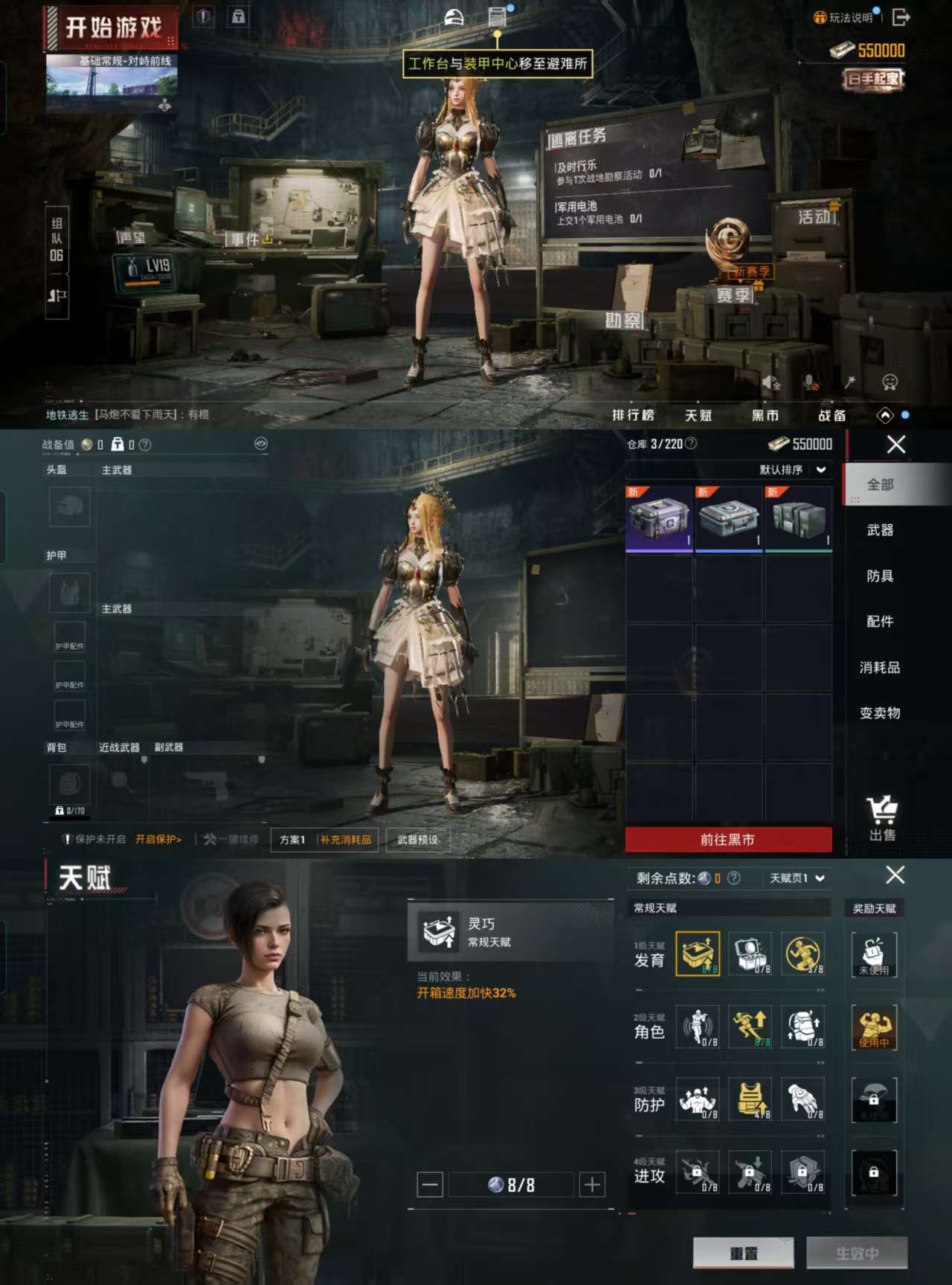Show the 消耗品 consumables category

pos(880,668)
